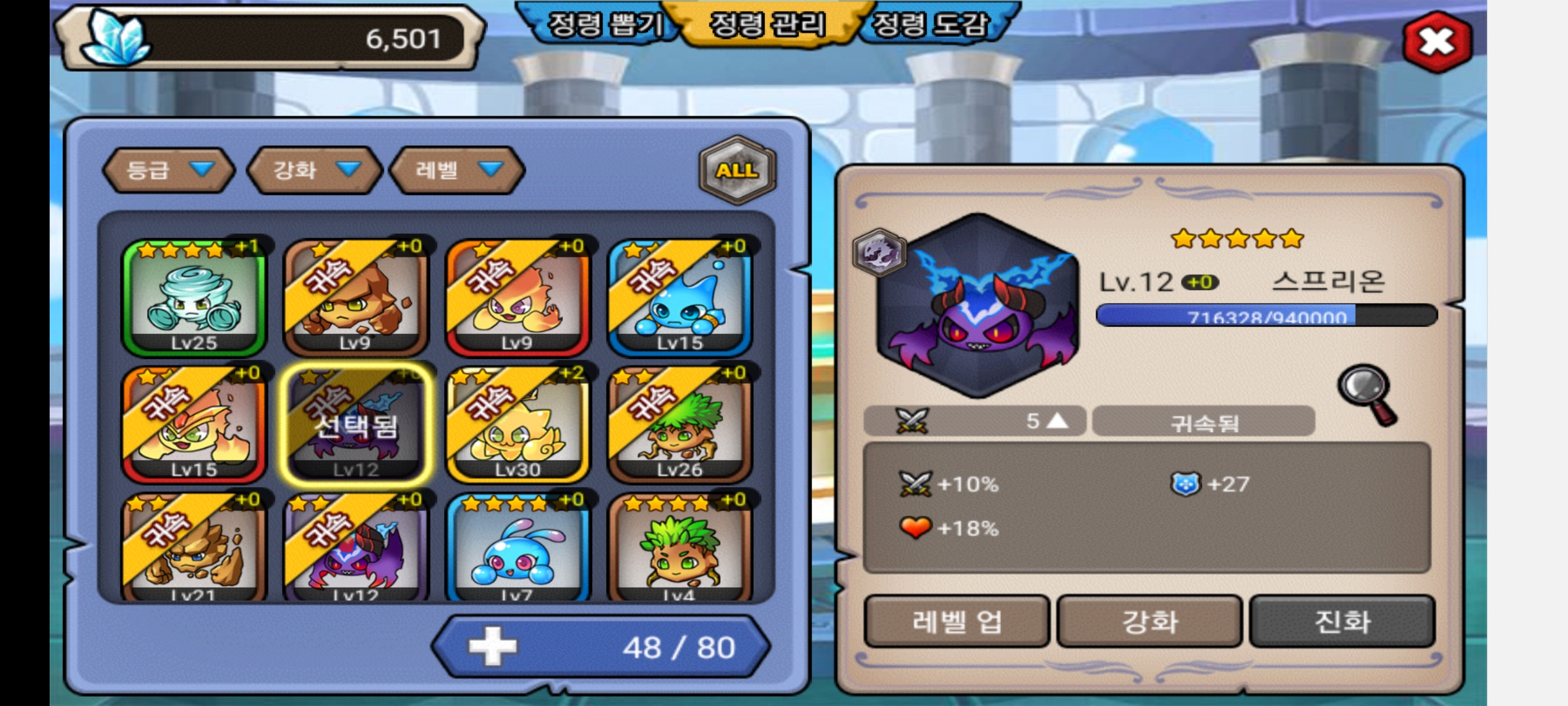Click the 레벨 업 button
Viewport: 1568px width, 706px height.
click(x=956, y=621)
